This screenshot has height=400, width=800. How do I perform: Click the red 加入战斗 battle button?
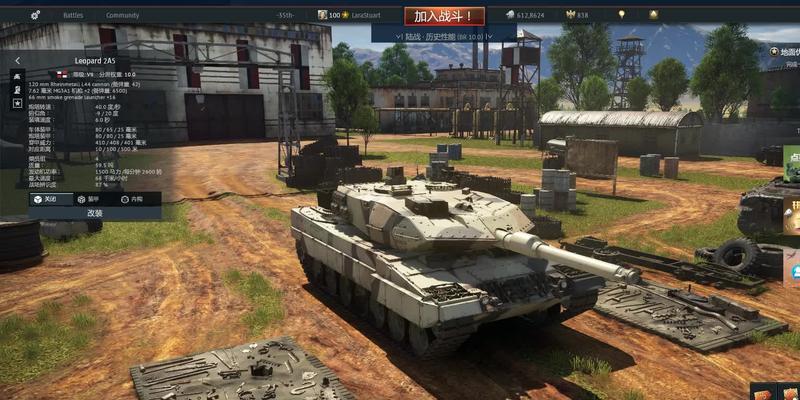pyautogui.click(x=444, y=16)
